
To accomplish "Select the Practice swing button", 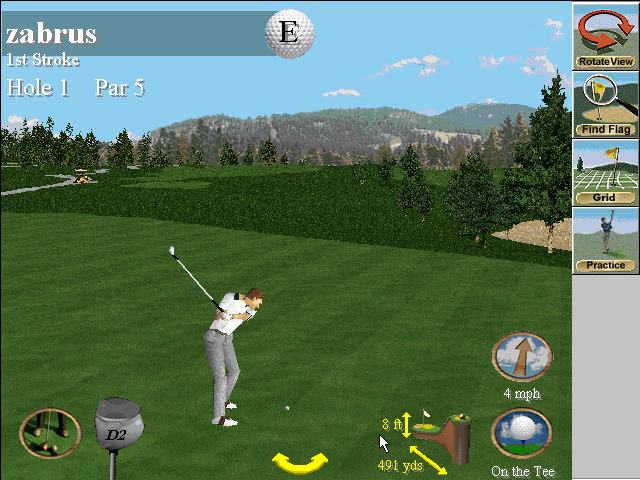I will (605, 240).
